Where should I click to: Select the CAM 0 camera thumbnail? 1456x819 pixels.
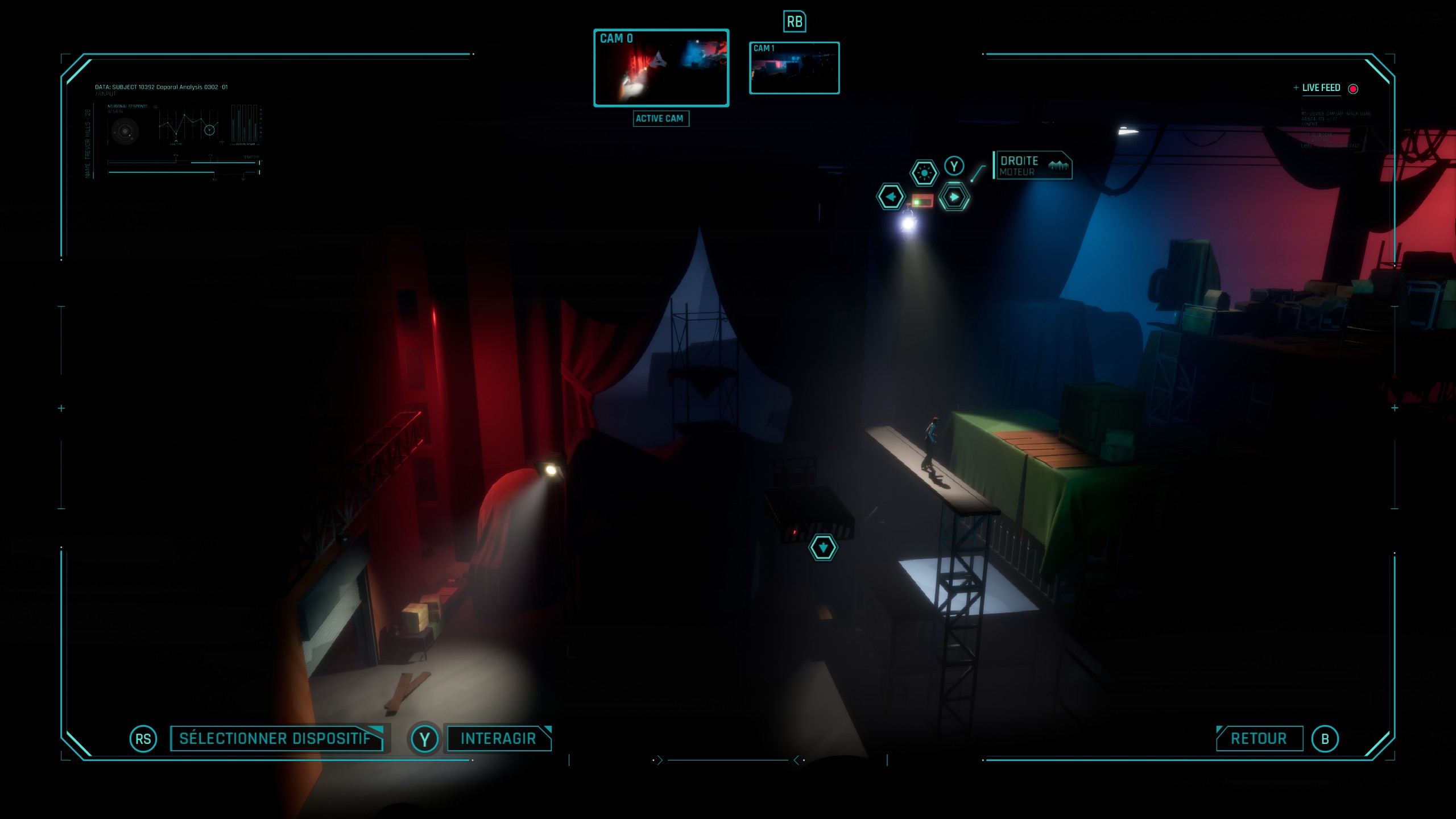[661, 68]
